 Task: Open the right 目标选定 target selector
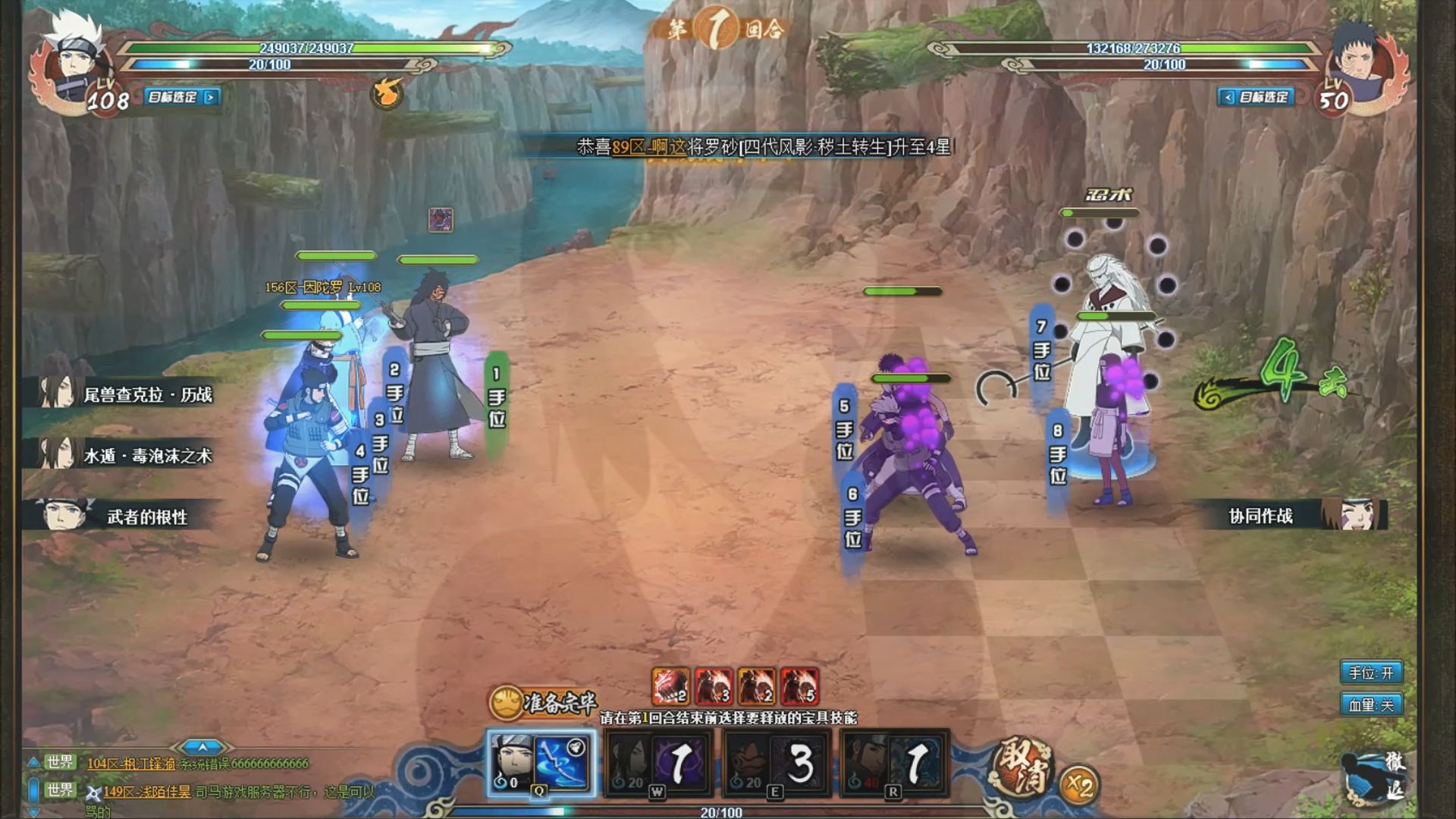point(1256,97)
